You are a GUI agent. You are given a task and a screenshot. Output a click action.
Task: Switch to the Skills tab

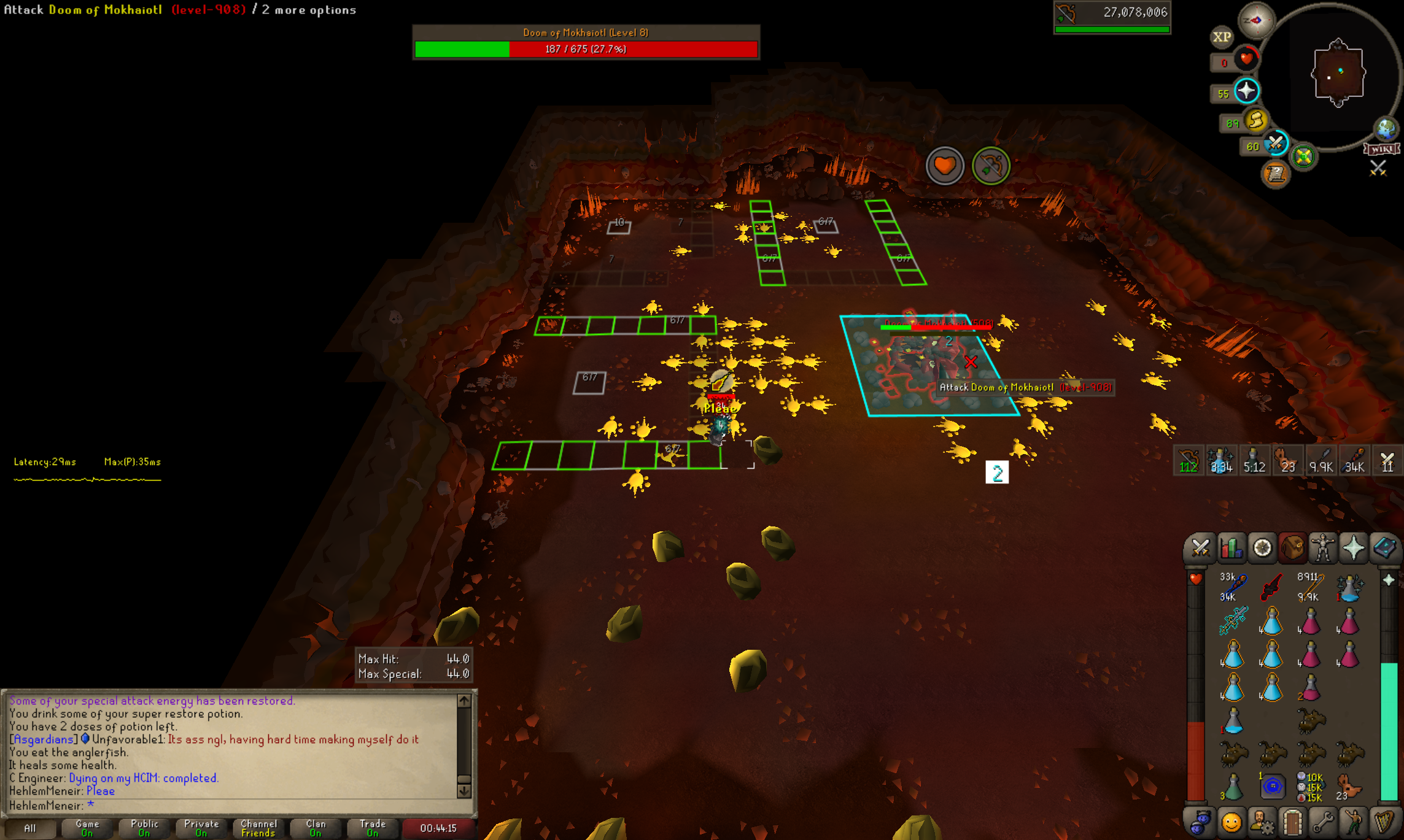1231,548
